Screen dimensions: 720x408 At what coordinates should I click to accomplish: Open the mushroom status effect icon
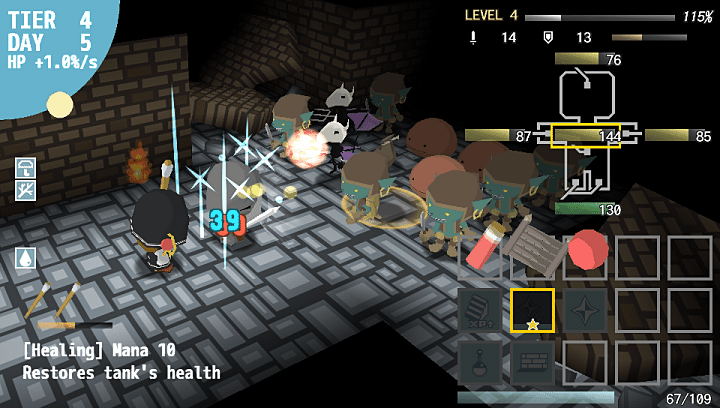click(26, 167)
